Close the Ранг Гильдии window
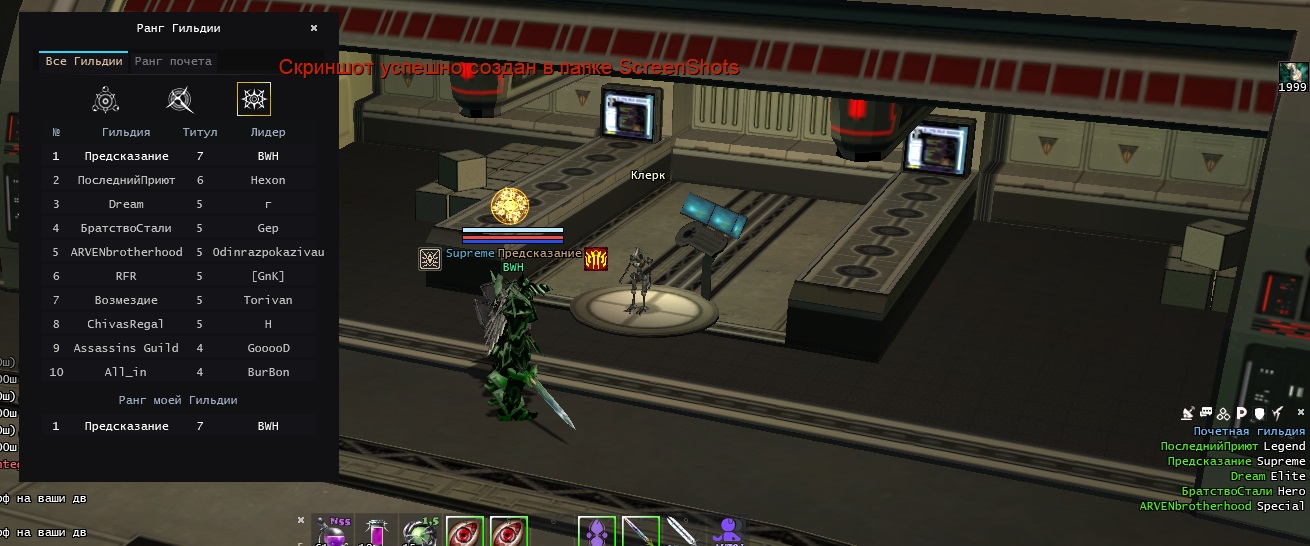 click(314, 29)
